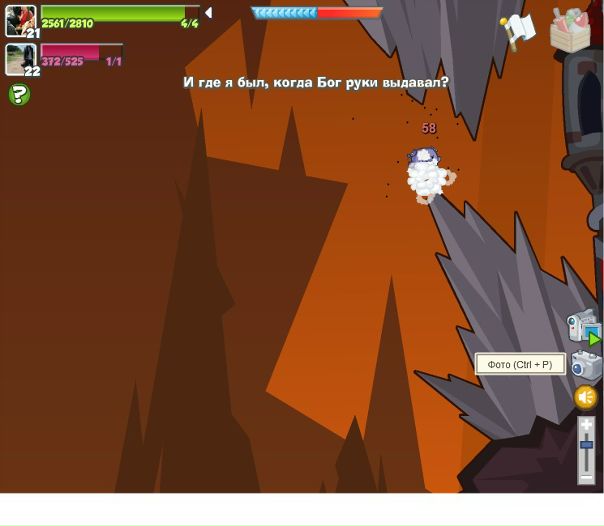Zoom in with the plus button
Viewport: 604px width, 526px height.
[x=586, y=425]
